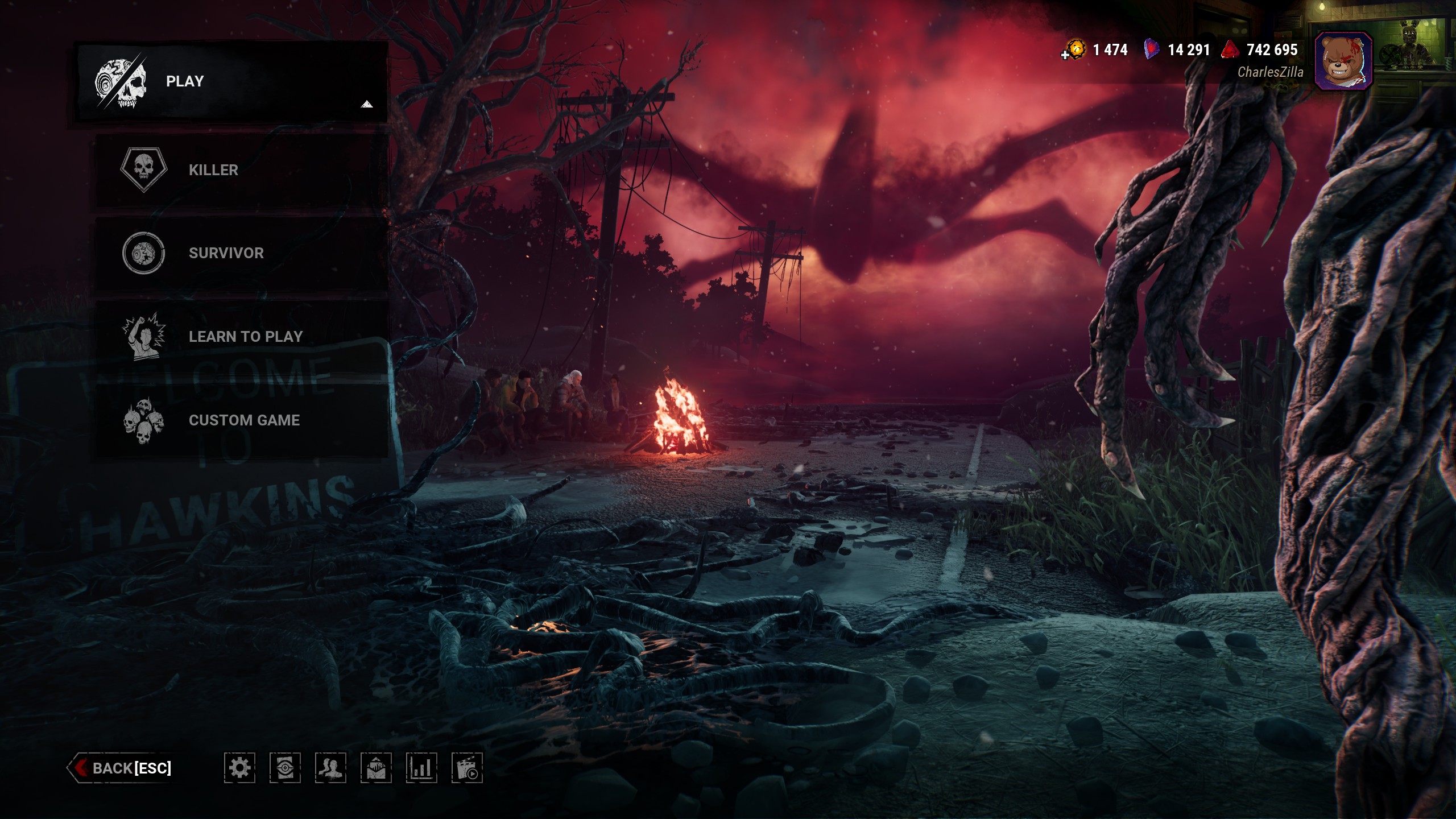Viewport: 1456px width, 819px height.
Task: Open settings via the gear icon
Action: click(239, 768)
